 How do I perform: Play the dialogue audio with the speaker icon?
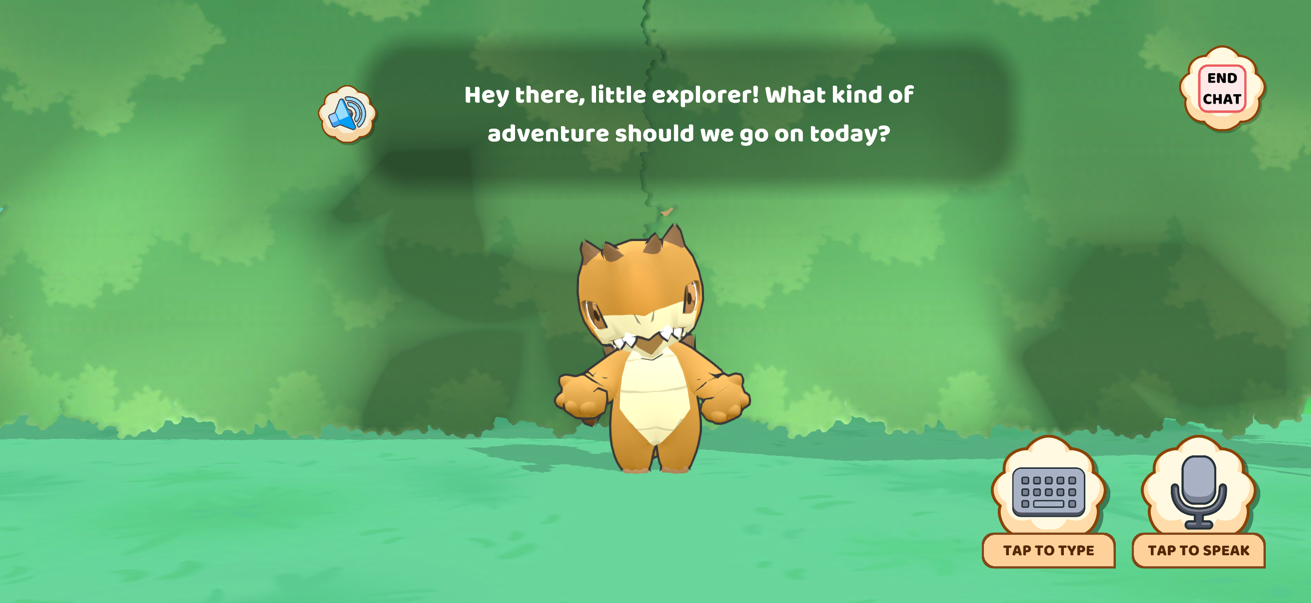pos(346,114)
